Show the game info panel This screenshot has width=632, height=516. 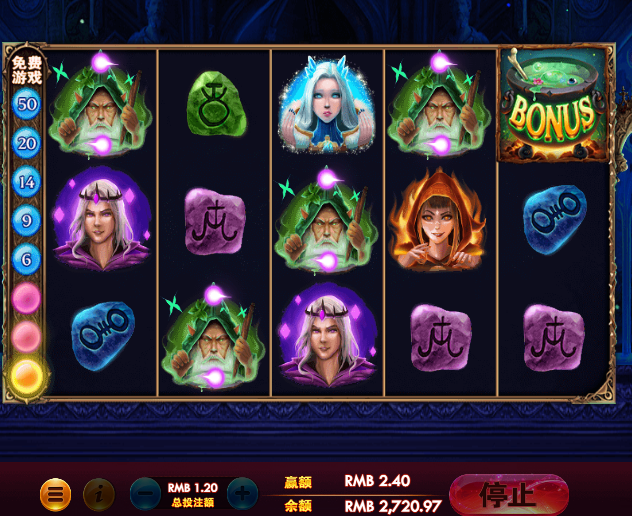pyautogui.click(x=99, y=493)
